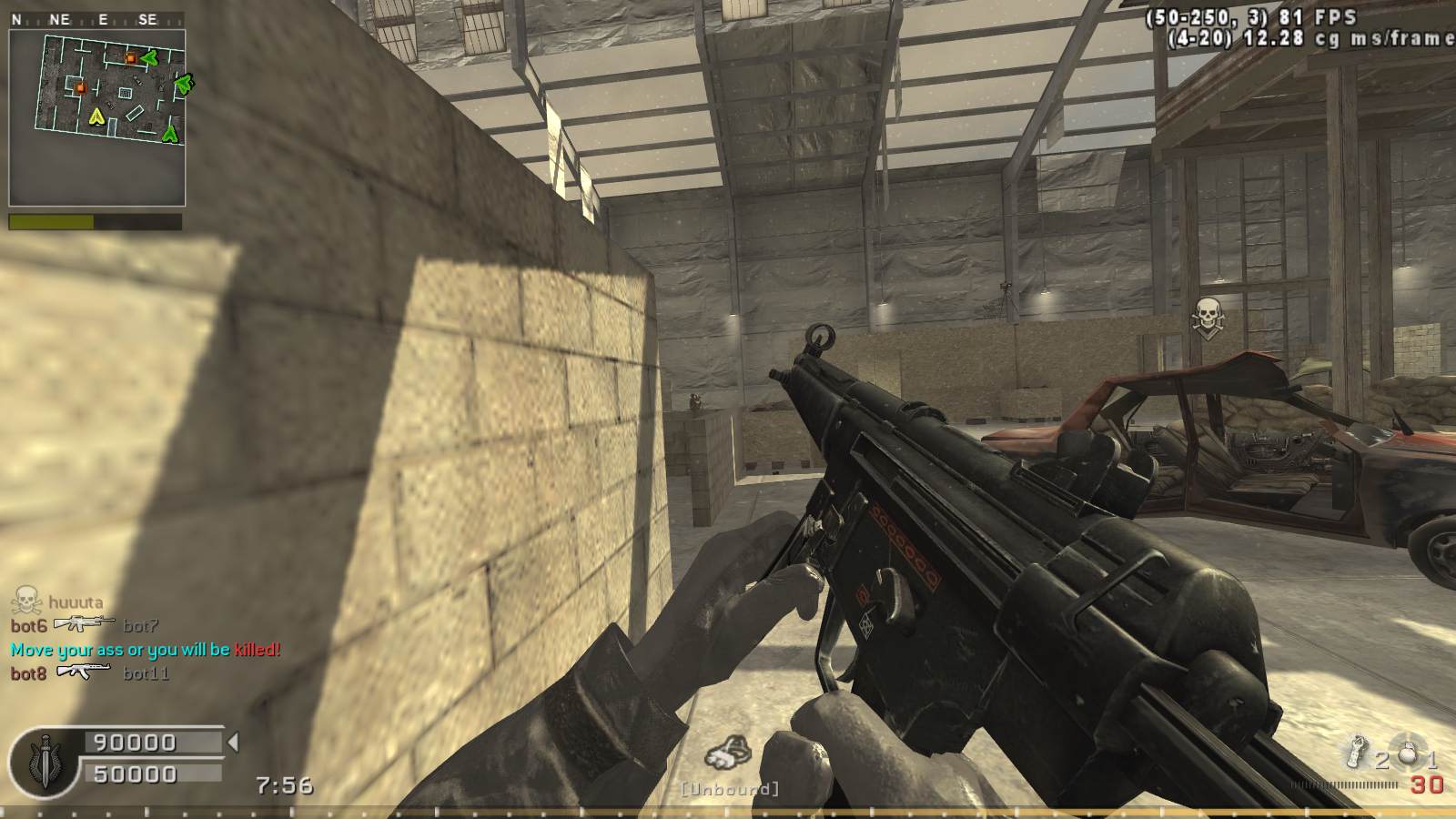Select the frag grenade icon
This screenshot has width=1456, height=819.
pos(1408,752)
